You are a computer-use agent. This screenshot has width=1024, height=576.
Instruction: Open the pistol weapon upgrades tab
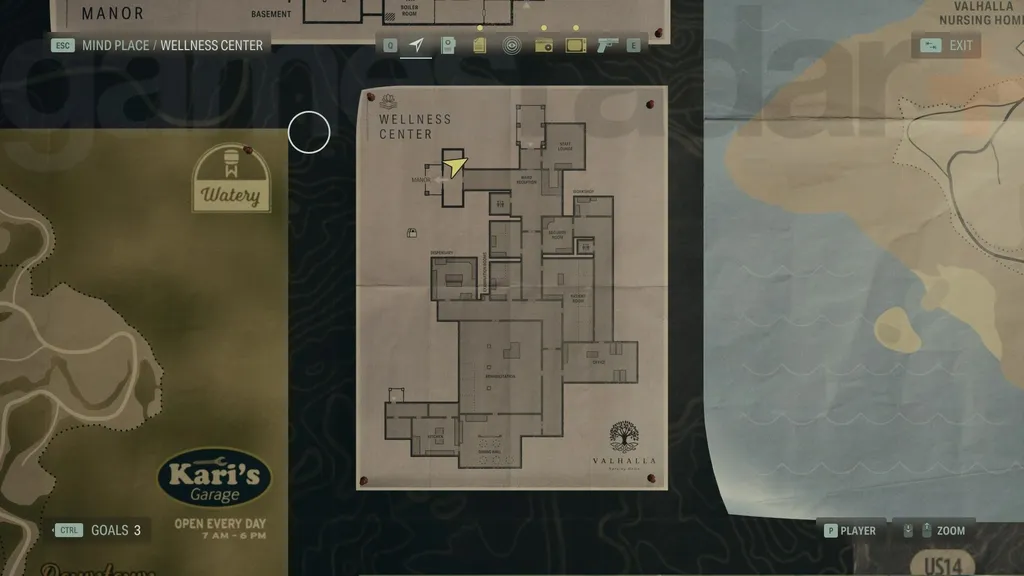(x=606, y=45)
